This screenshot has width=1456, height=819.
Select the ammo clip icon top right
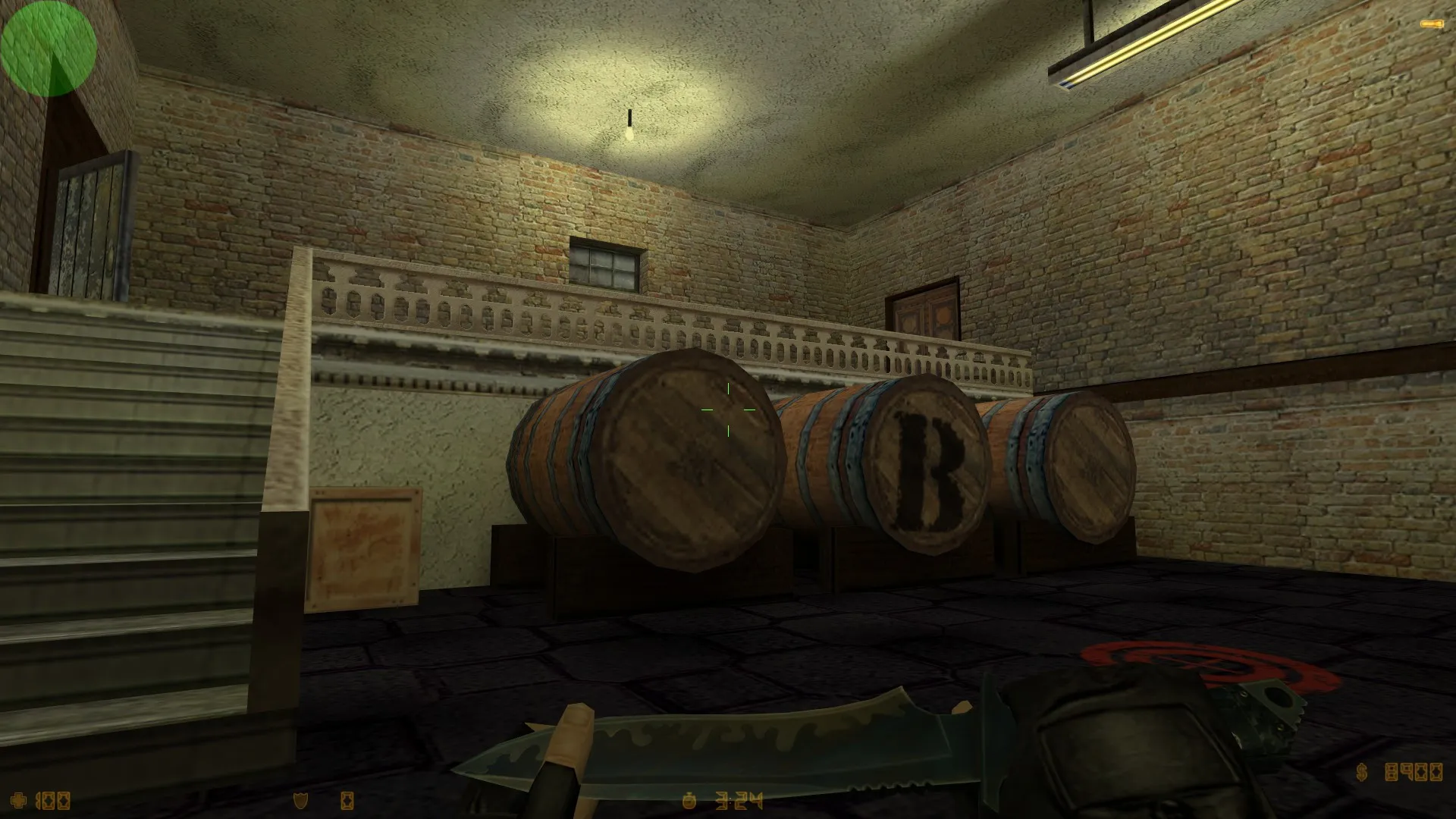[x=1430, y=25]
